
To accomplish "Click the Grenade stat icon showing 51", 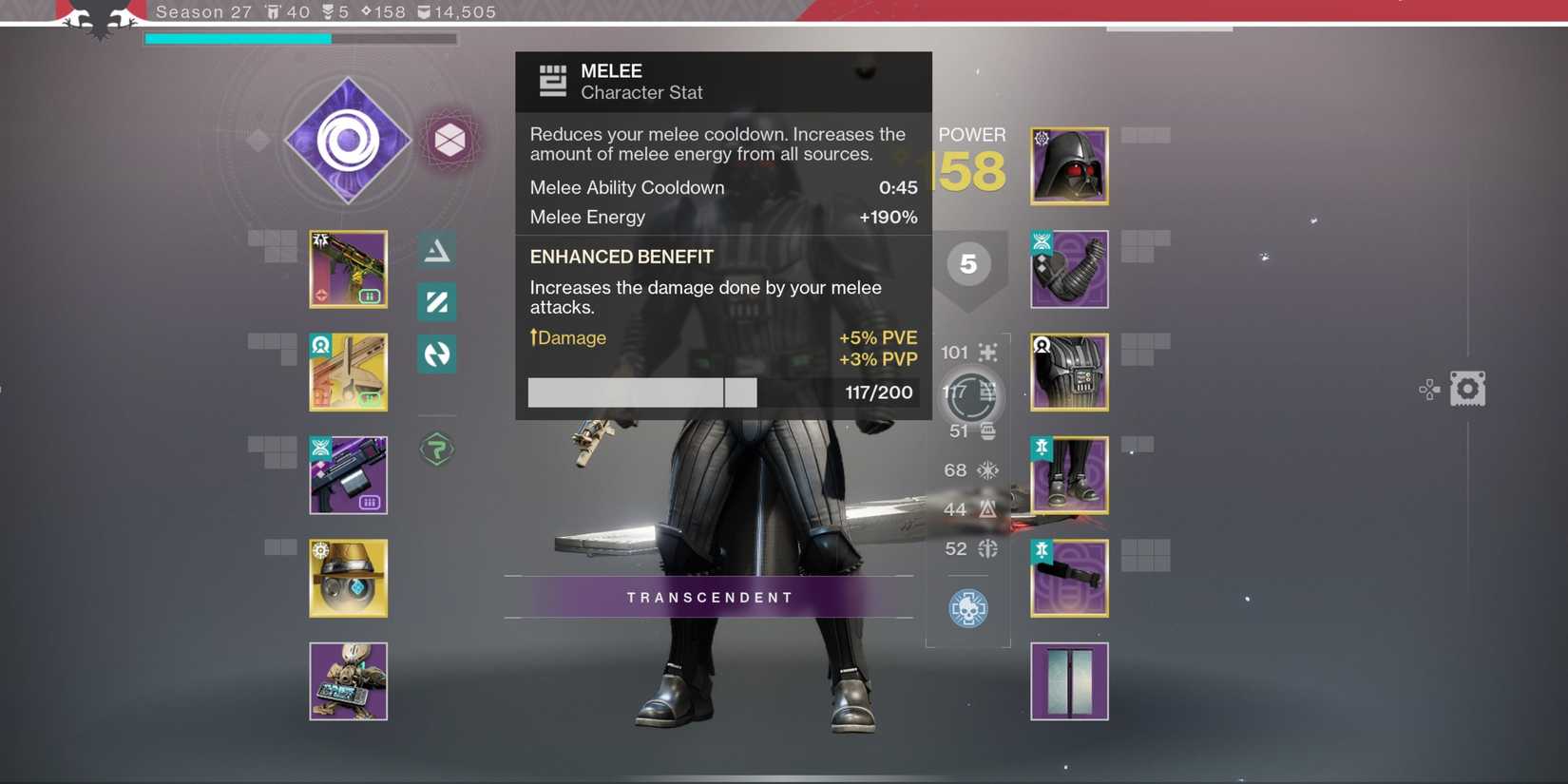I will pos(986,430).
